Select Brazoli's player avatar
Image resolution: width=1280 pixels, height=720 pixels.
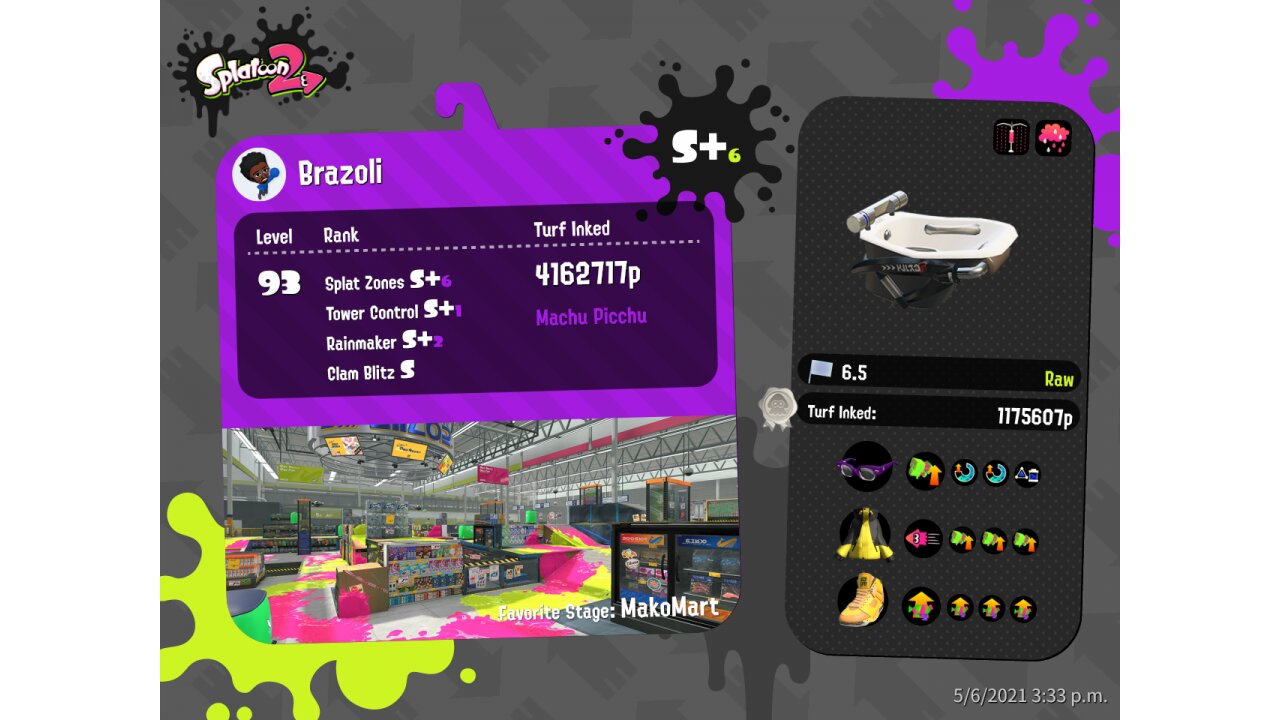tap(259, 175)
